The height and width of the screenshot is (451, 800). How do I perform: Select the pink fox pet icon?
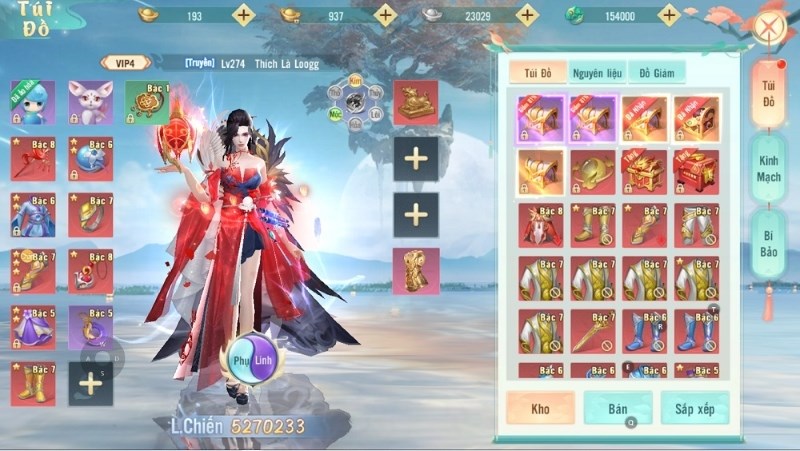click(90, 102)
